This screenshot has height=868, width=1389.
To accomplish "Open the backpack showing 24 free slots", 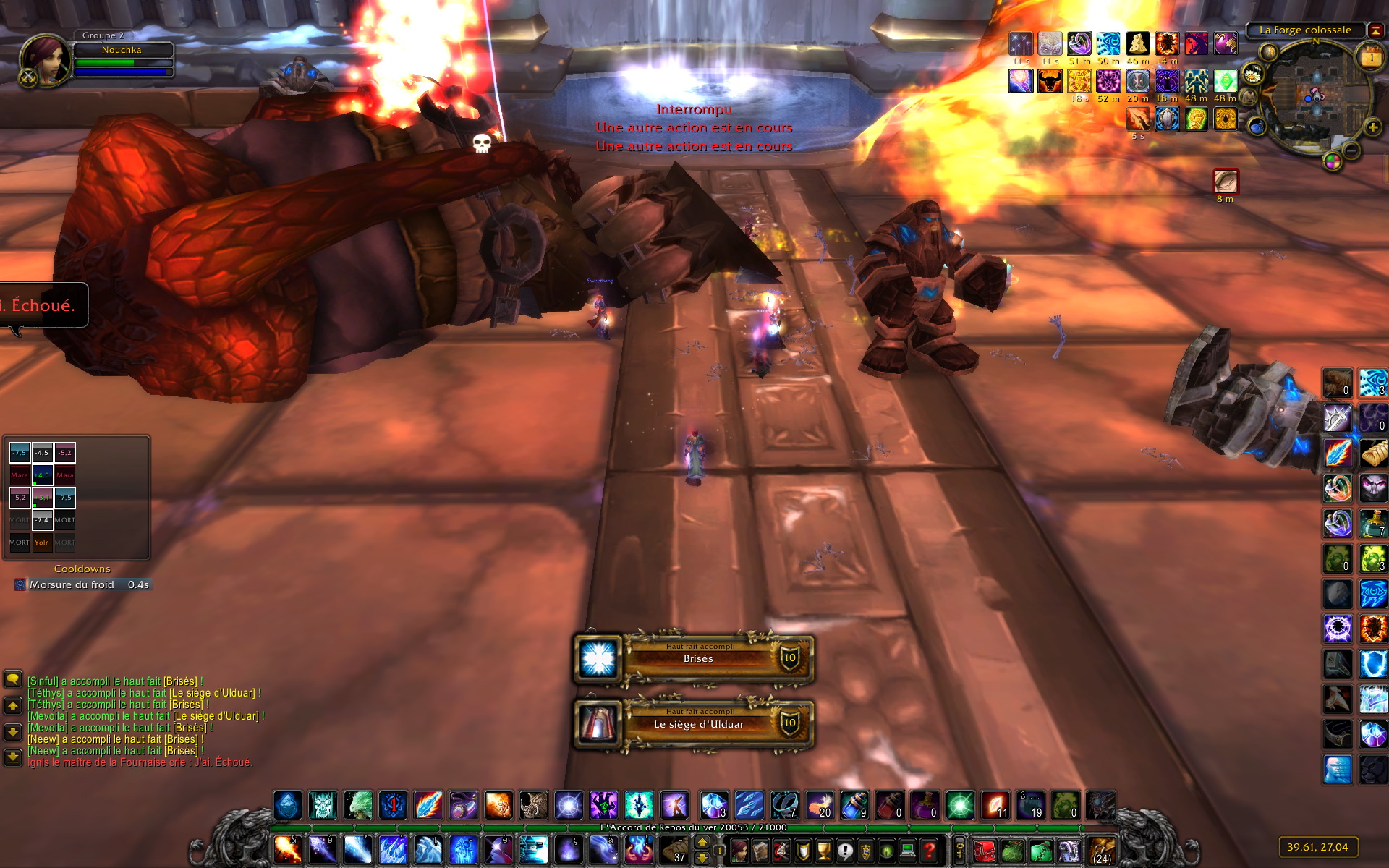I will 1101,851.
